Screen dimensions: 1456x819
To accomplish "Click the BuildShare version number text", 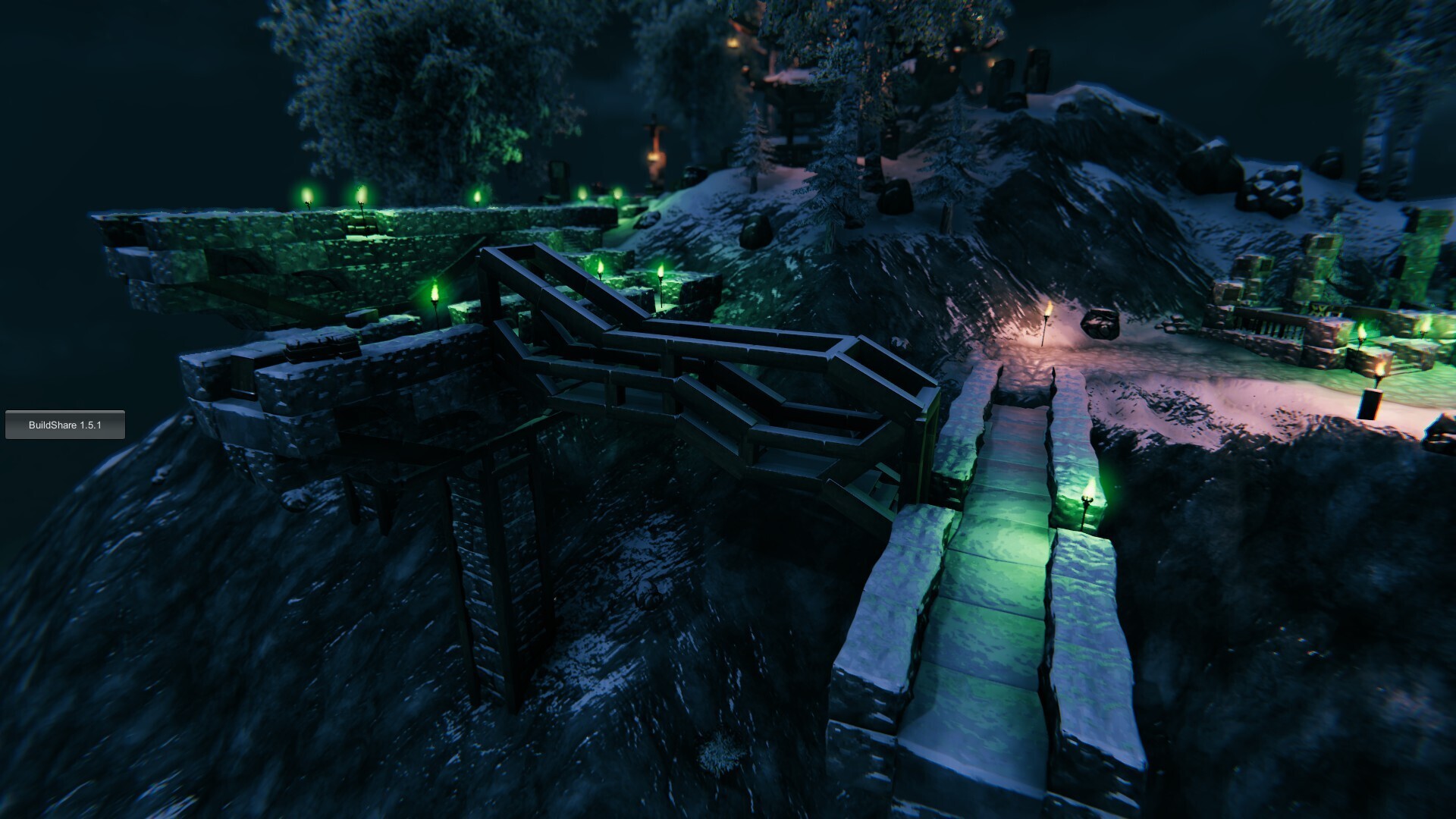I will pyautogui.click(x=65, y=425).
